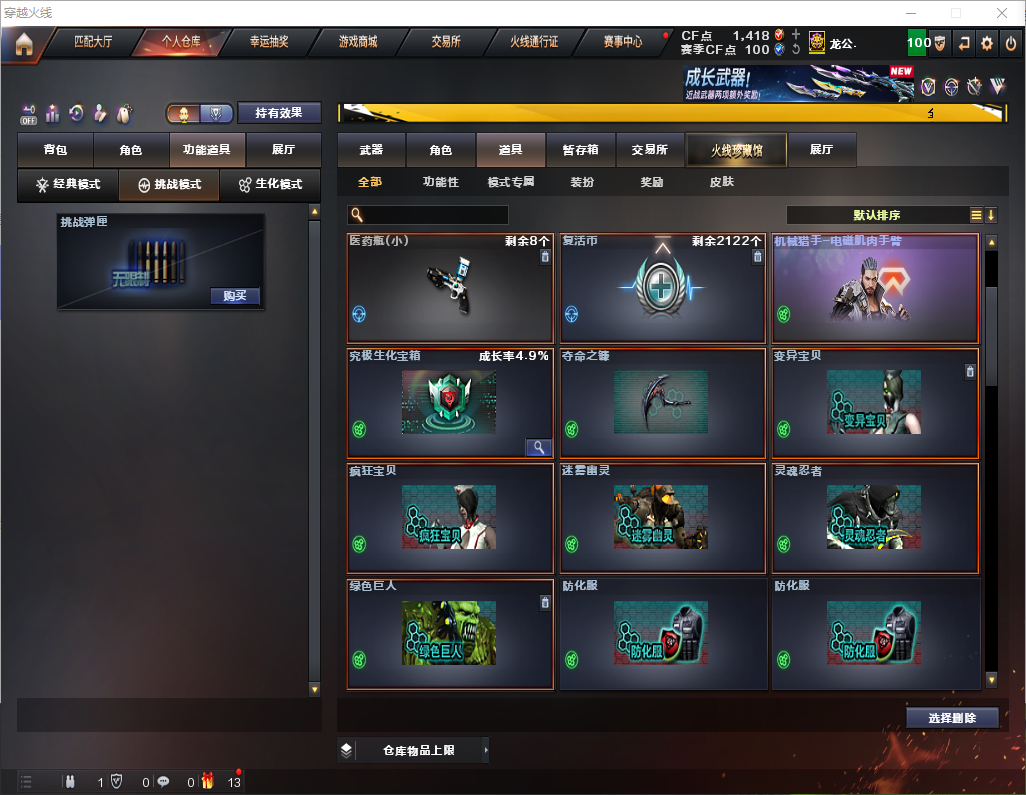
Task: Open the 火线珍藏馆 collection tab
Action: click(x=736, y=150)
